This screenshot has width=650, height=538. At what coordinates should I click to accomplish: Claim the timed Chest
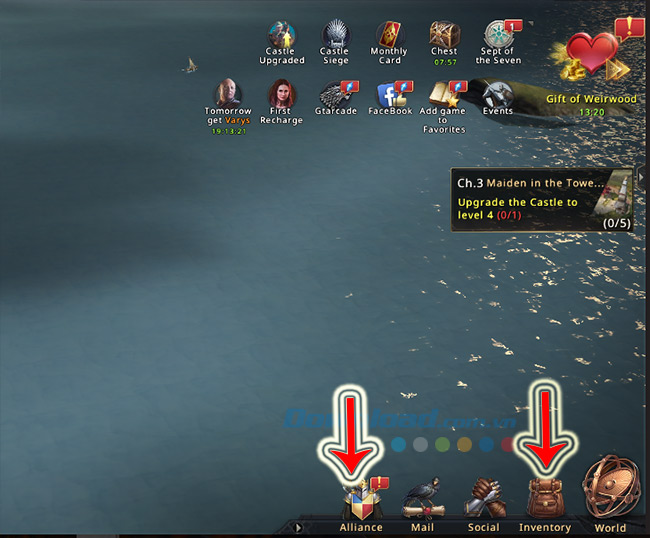click(444, 36)
